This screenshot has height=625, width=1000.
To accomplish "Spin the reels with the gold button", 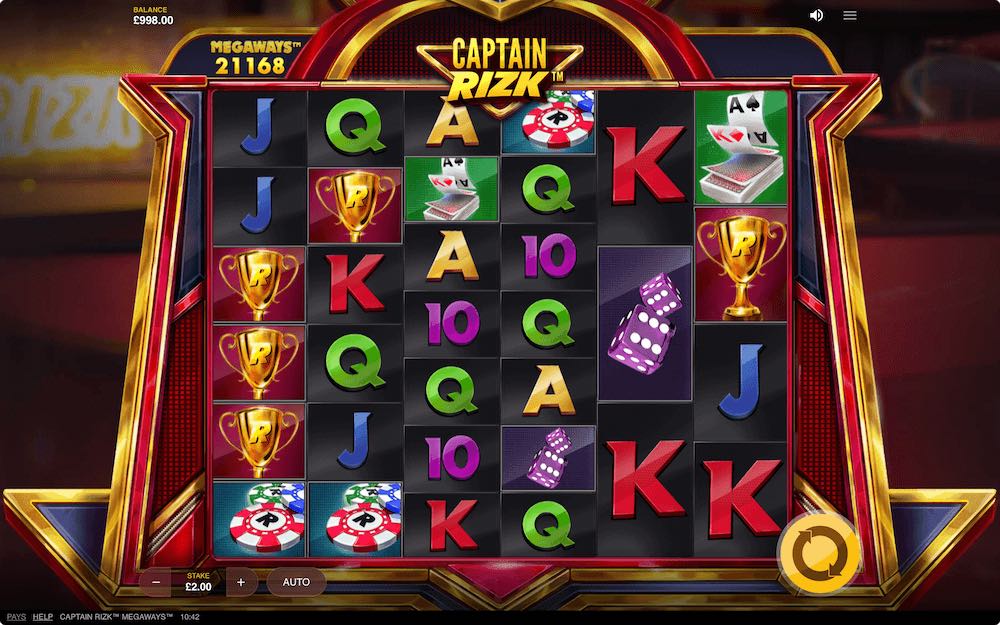I will [818, 551].
